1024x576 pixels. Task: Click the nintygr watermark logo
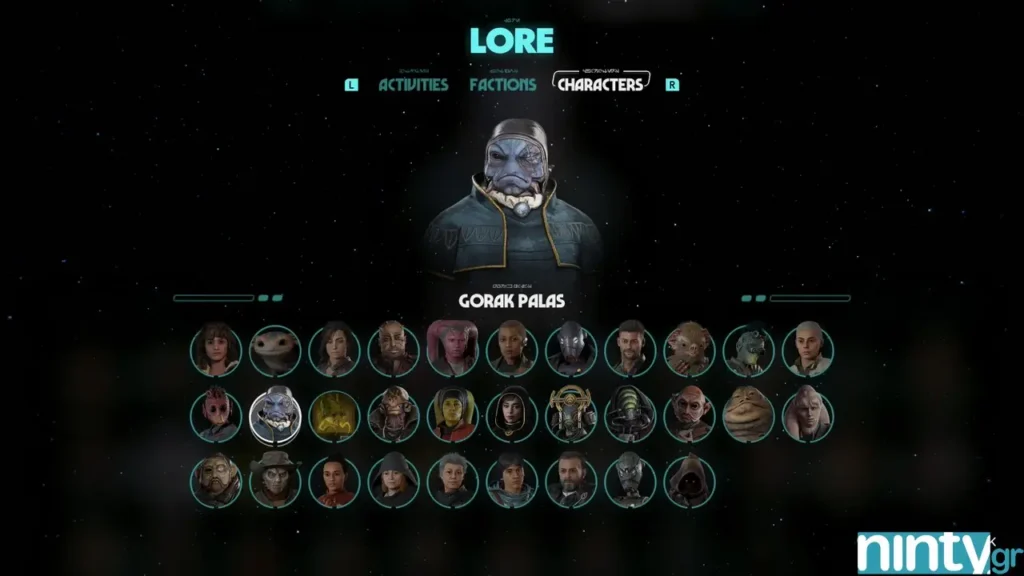[923, 553]
